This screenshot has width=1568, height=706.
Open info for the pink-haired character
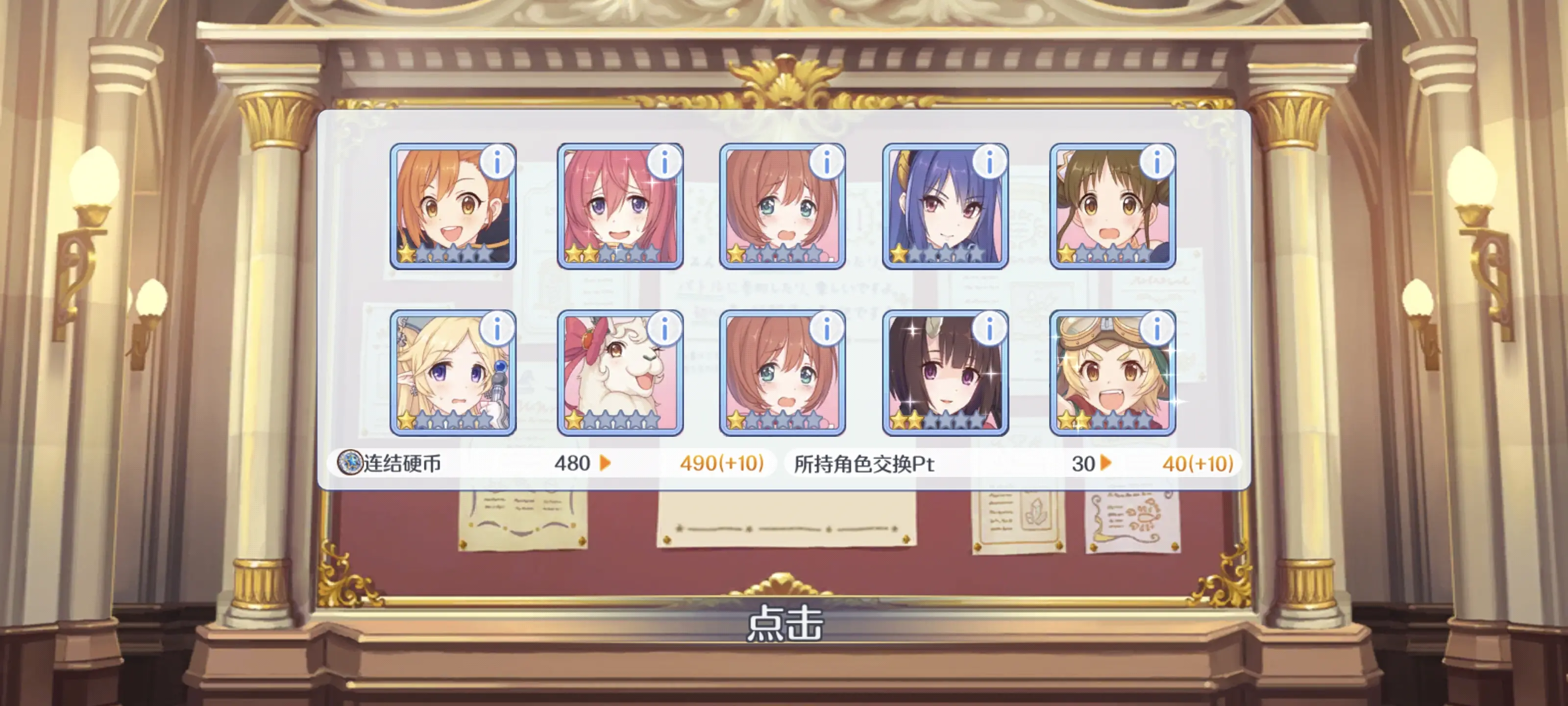(x=664, y=162)
